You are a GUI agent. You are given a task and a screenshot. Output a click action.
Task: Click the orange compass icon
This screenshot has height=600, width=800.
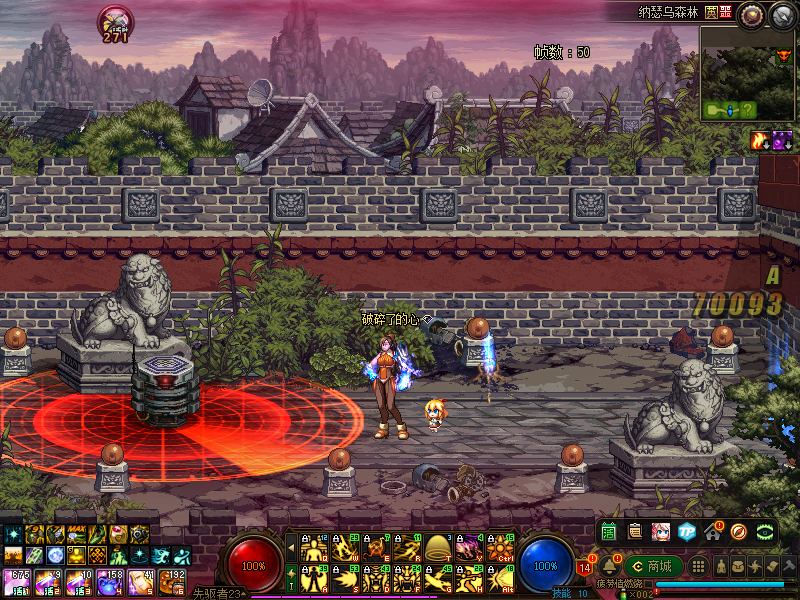(739, 530)
